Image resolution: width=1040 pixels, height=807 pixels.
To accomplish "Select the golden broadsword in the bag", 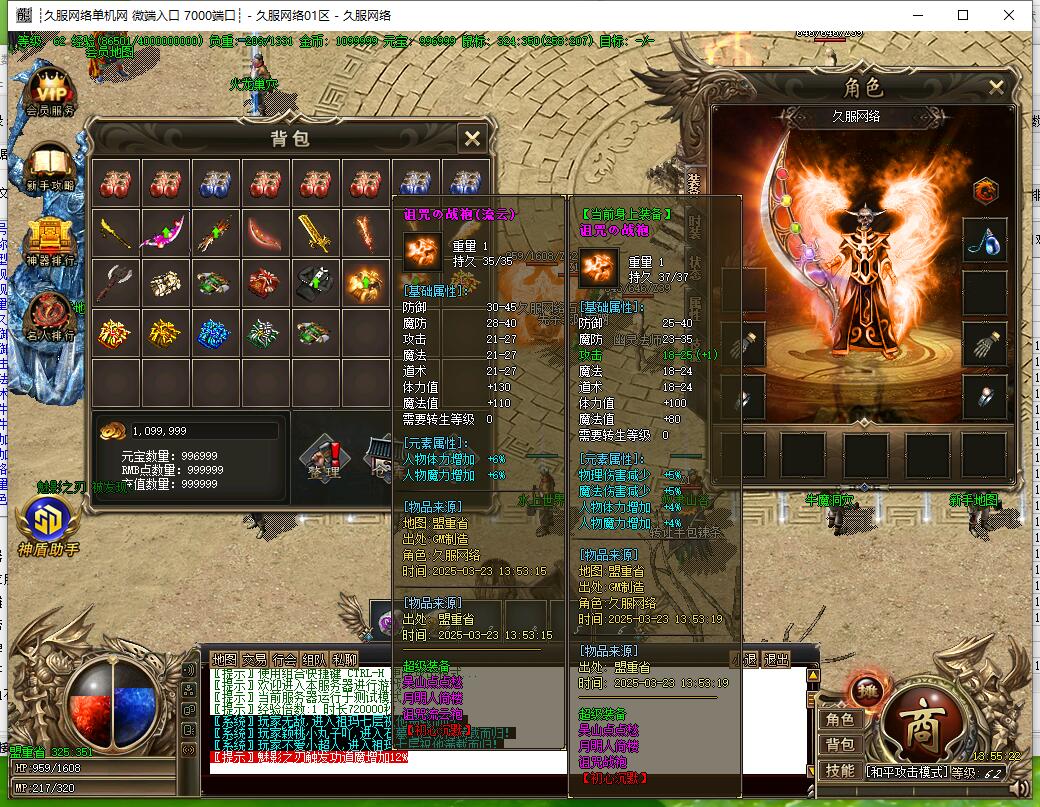I will 318,234.
